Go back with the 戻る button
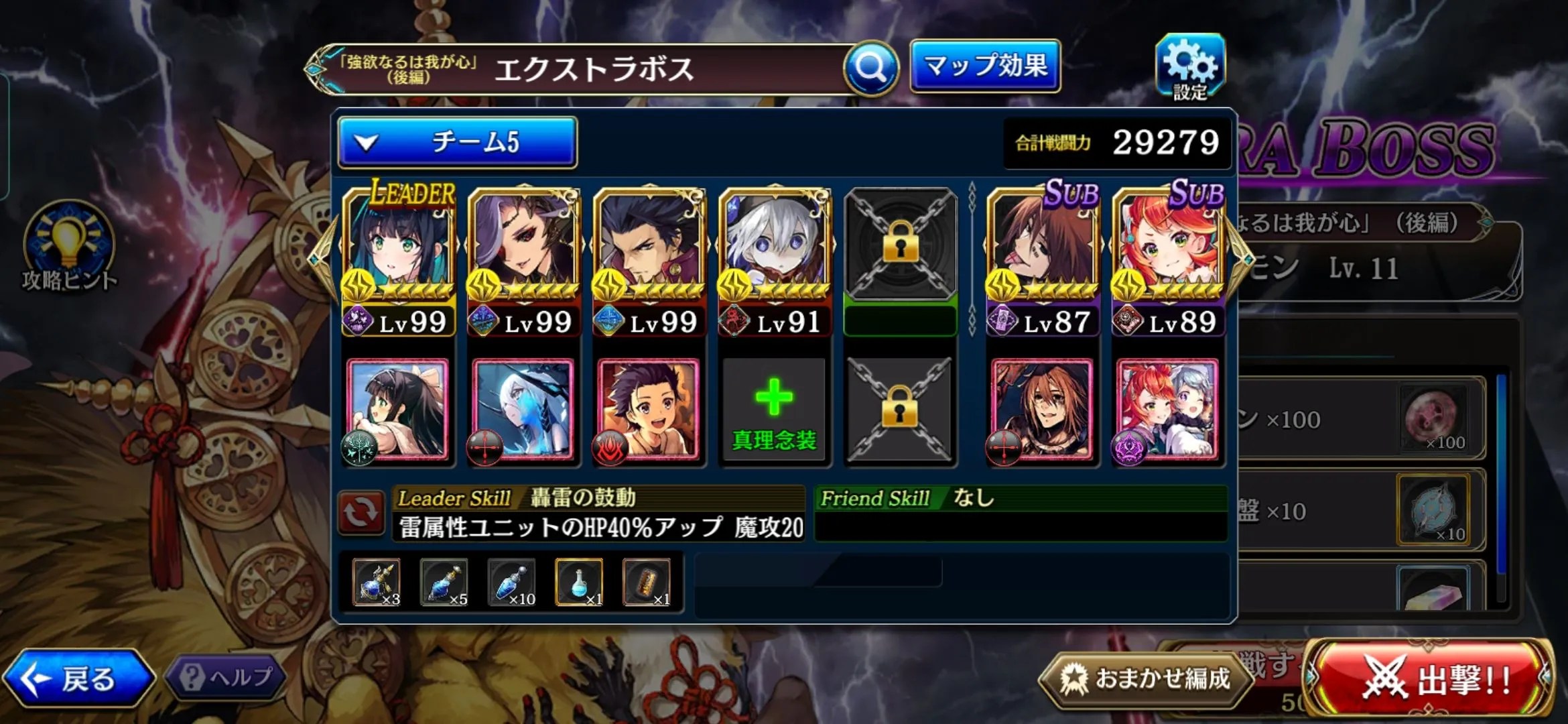The height and width of the screenshot is (724, 1568). (78, 678)
